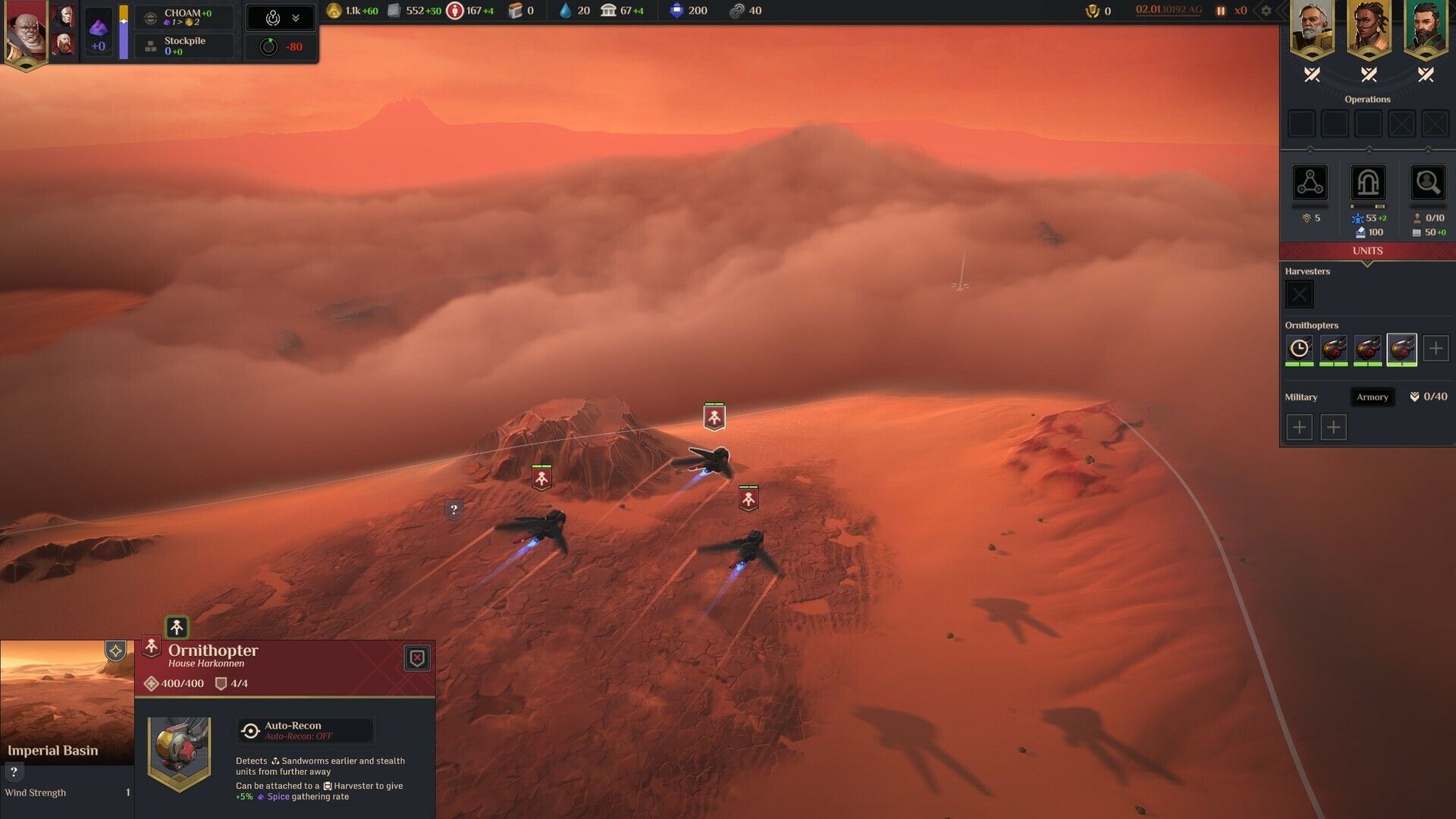Click the water reserves droplet icon
The width and height of the screenshot is (1456, 819).
tap(567, 11)
